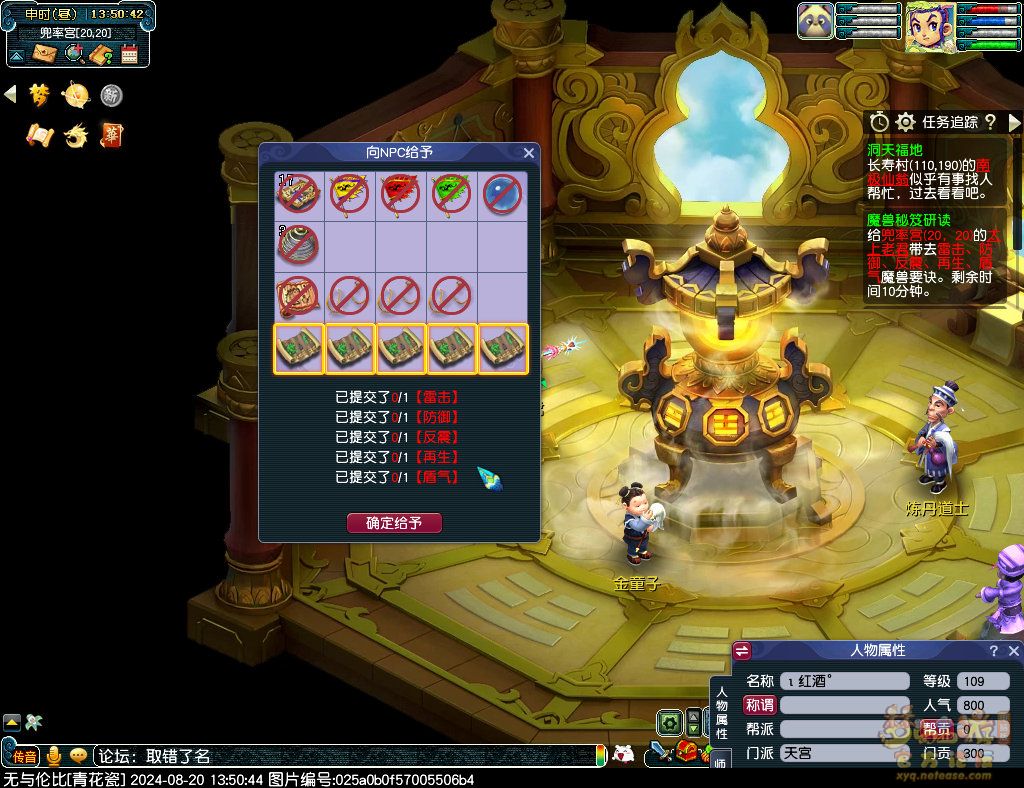1024x788 pixels.
Task: Click the silver 新 coin icon
Action: pyautogui.click(x=111, y=96)
